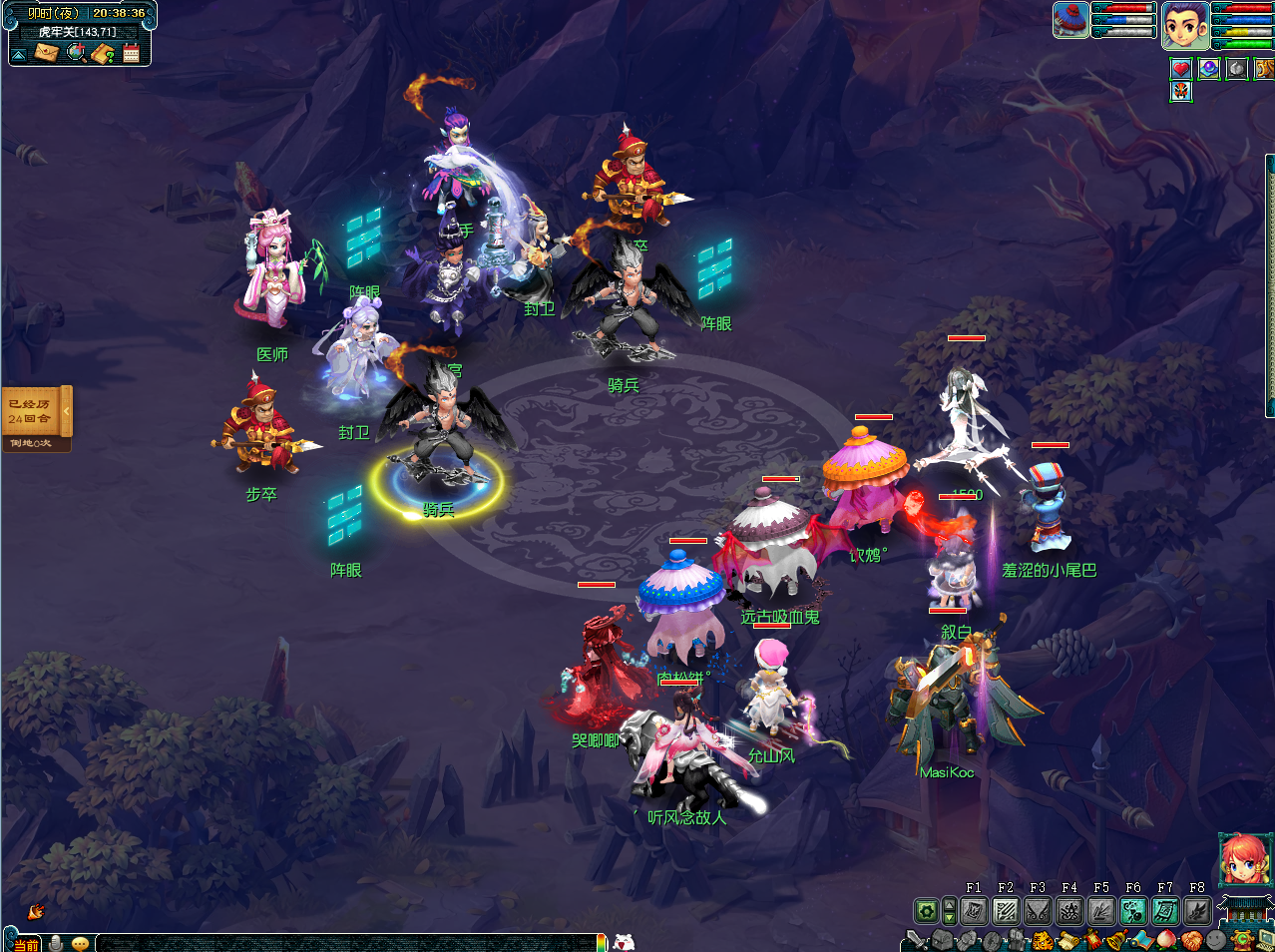
Task: Open the green gear skill-bar settings
Action: click(x=927, y=910)
